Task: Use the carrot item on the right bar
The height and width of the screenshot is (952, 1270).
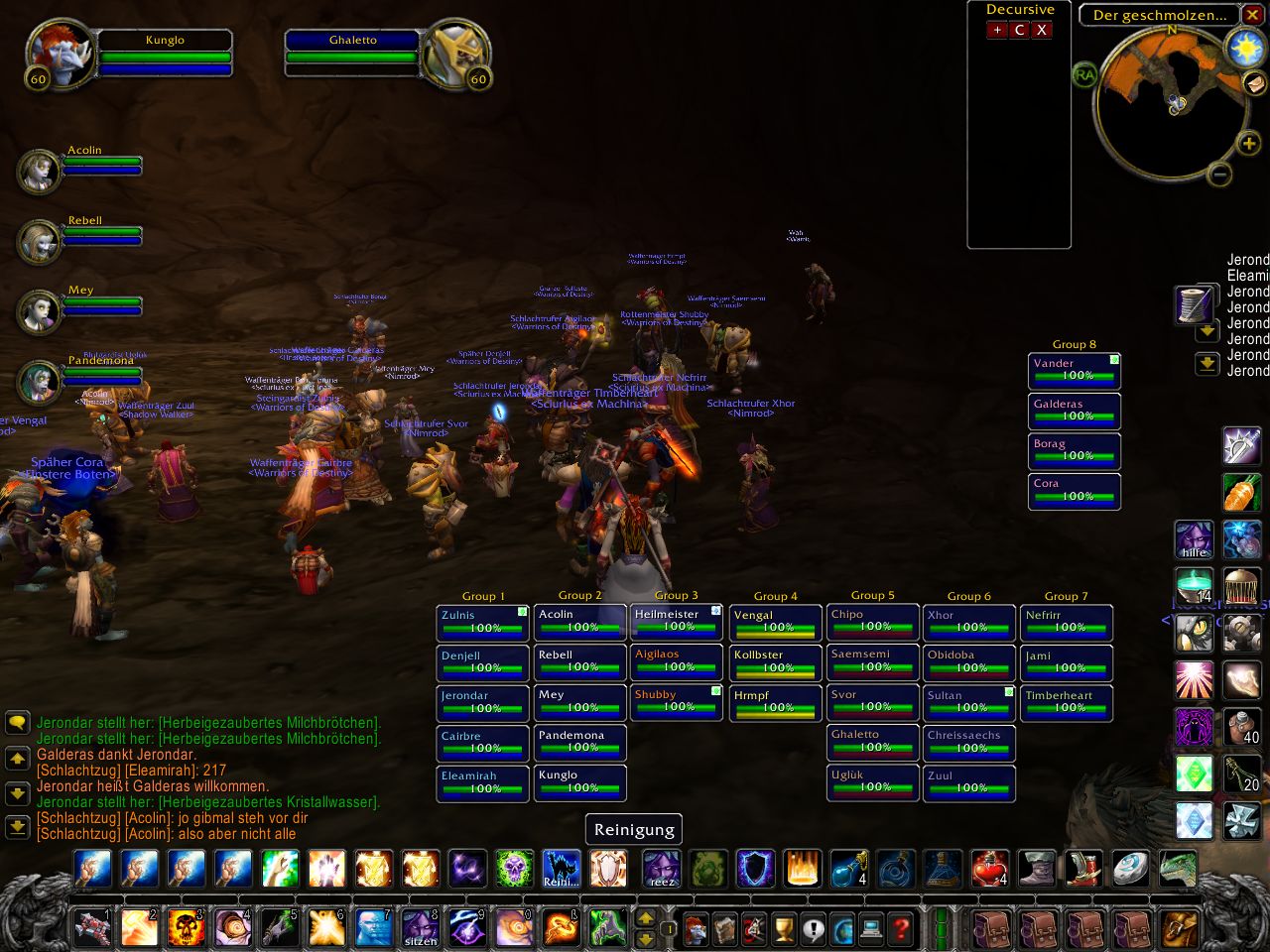Action: [x=1242, y=492]
